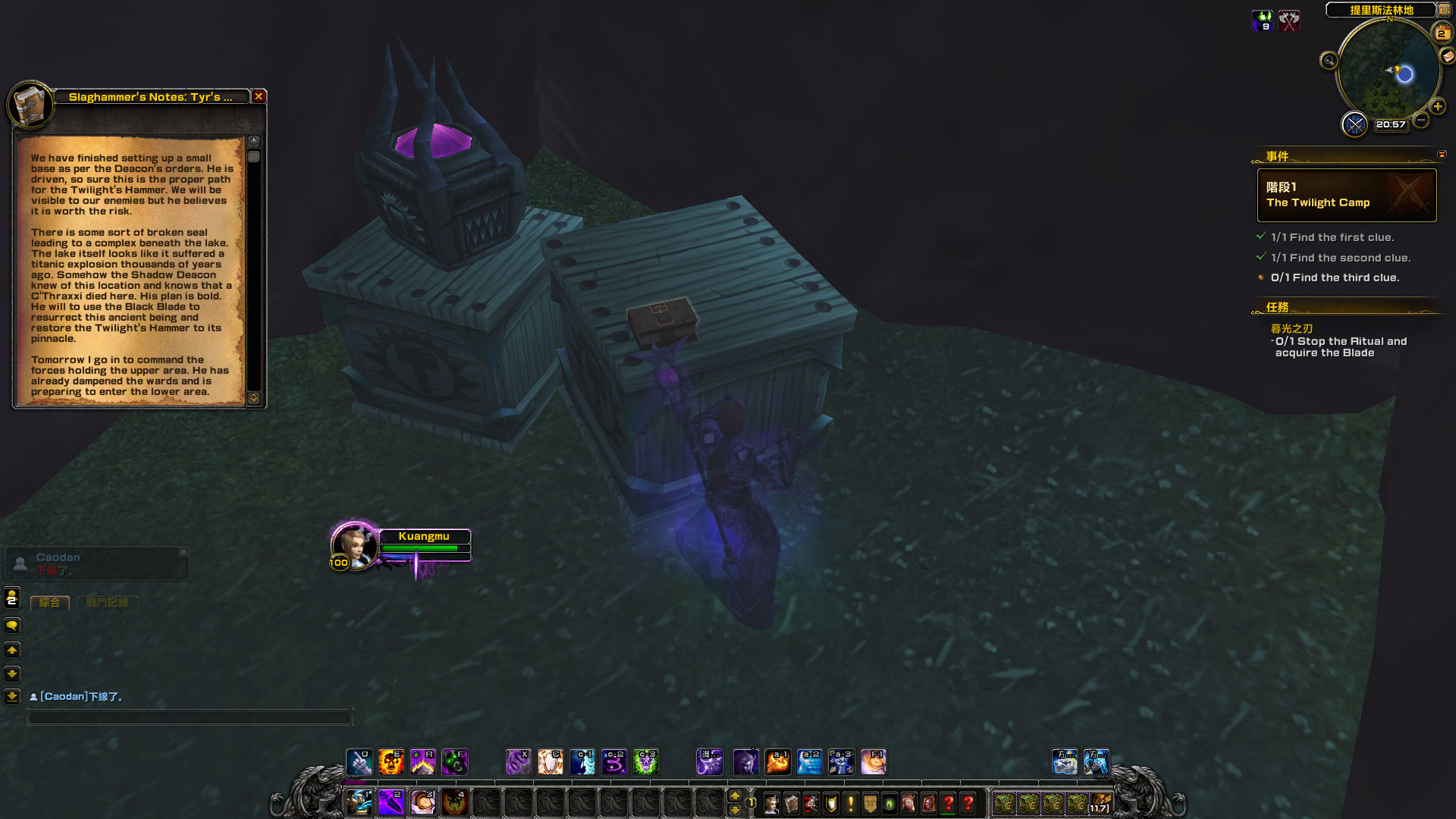
Task: Open the mail envelope icon by minimap
Action: [1447, 56]
